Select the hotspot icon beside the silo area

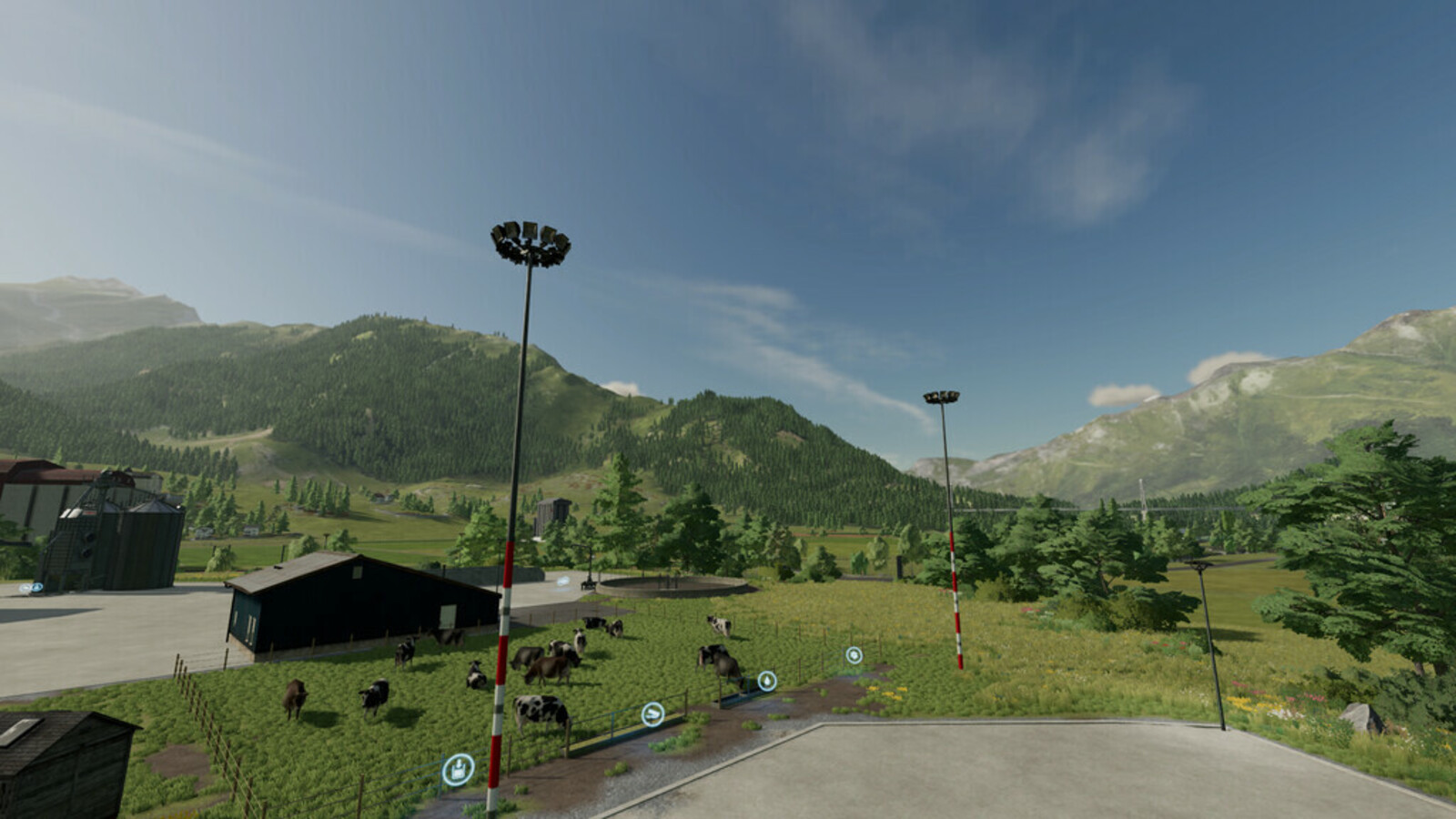[35, 586]
